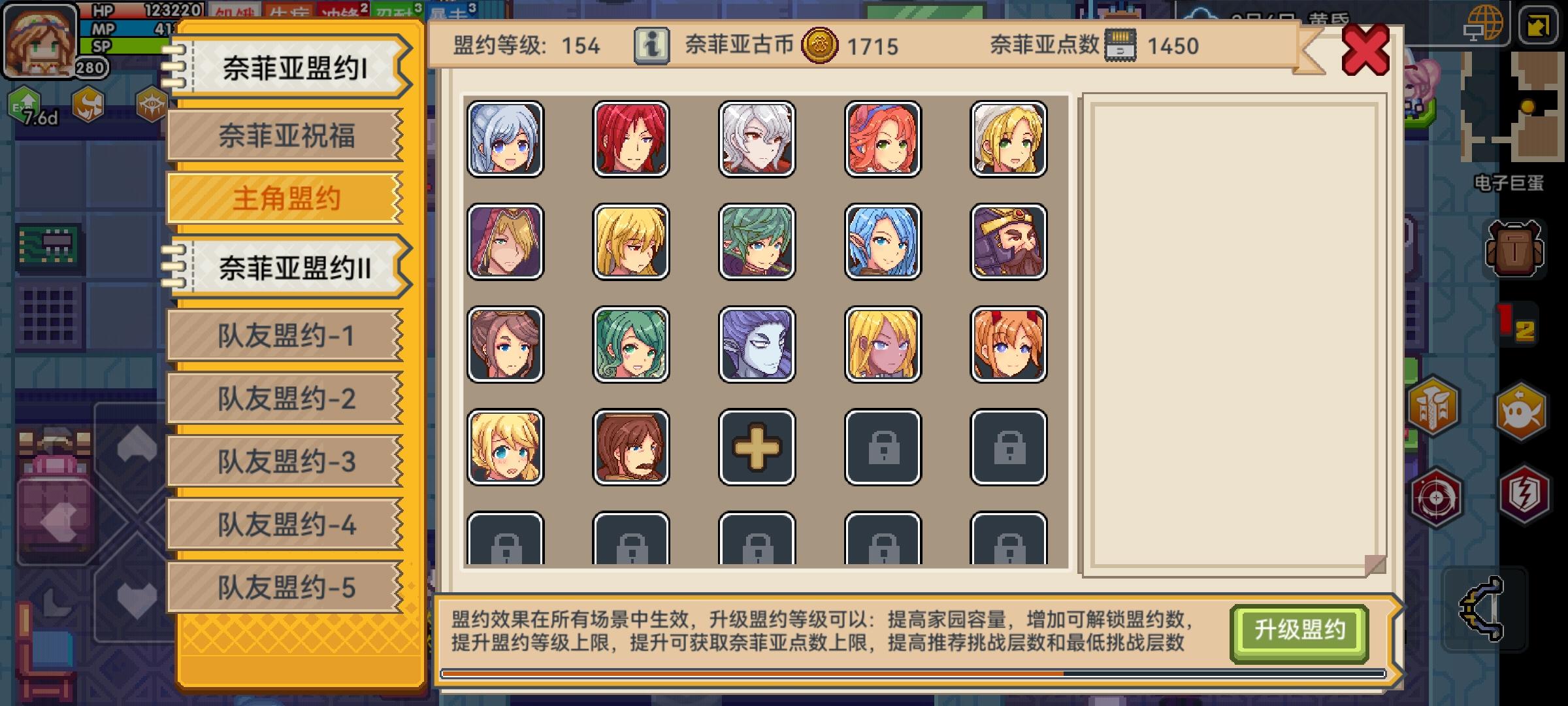This screenshot has width=1568, height=706.
Task: Open the backpack icon on the right sidebar
Action: coord(1514,248)
